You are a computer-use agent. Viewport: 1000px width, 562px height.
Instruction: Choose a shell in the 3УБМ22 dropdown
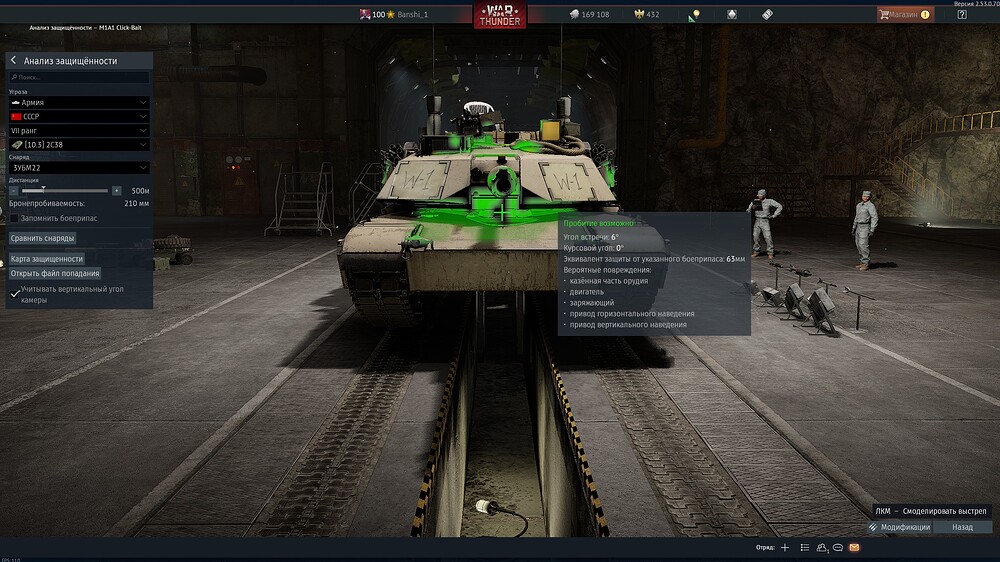[x=79, y=168]
